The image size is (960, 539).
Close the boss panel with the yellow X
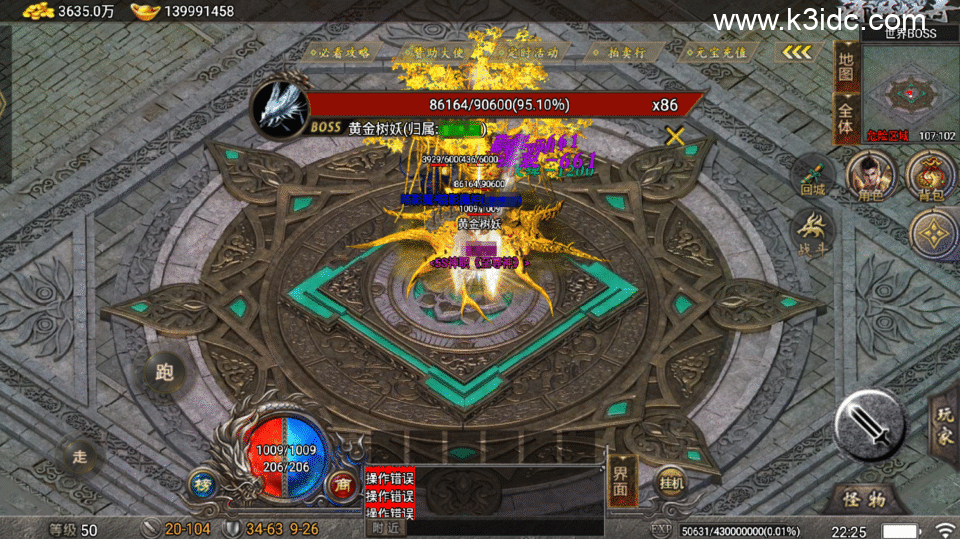pyautogui.click(x=676, y=136)
